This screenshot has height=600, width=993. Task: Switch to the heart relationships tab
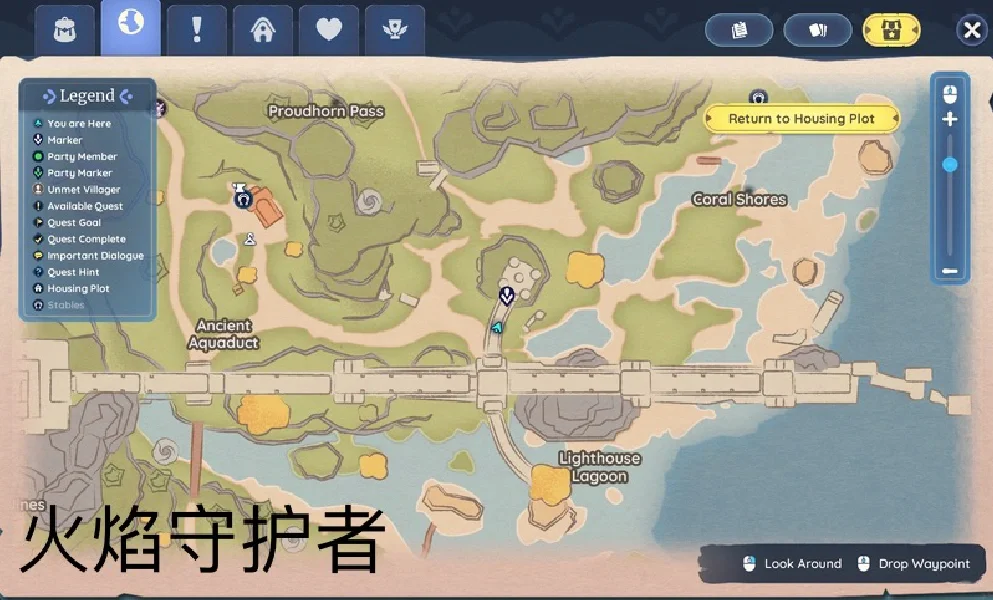tap(329, 30)
